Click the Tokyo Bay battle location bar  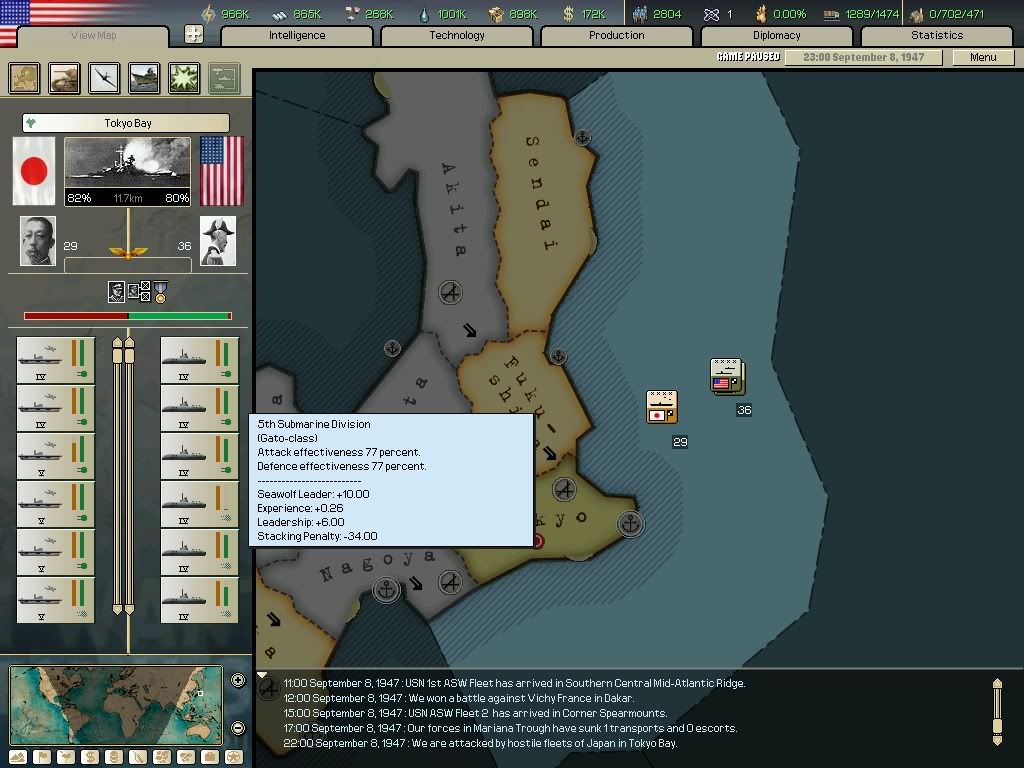[x=127, y=123]
